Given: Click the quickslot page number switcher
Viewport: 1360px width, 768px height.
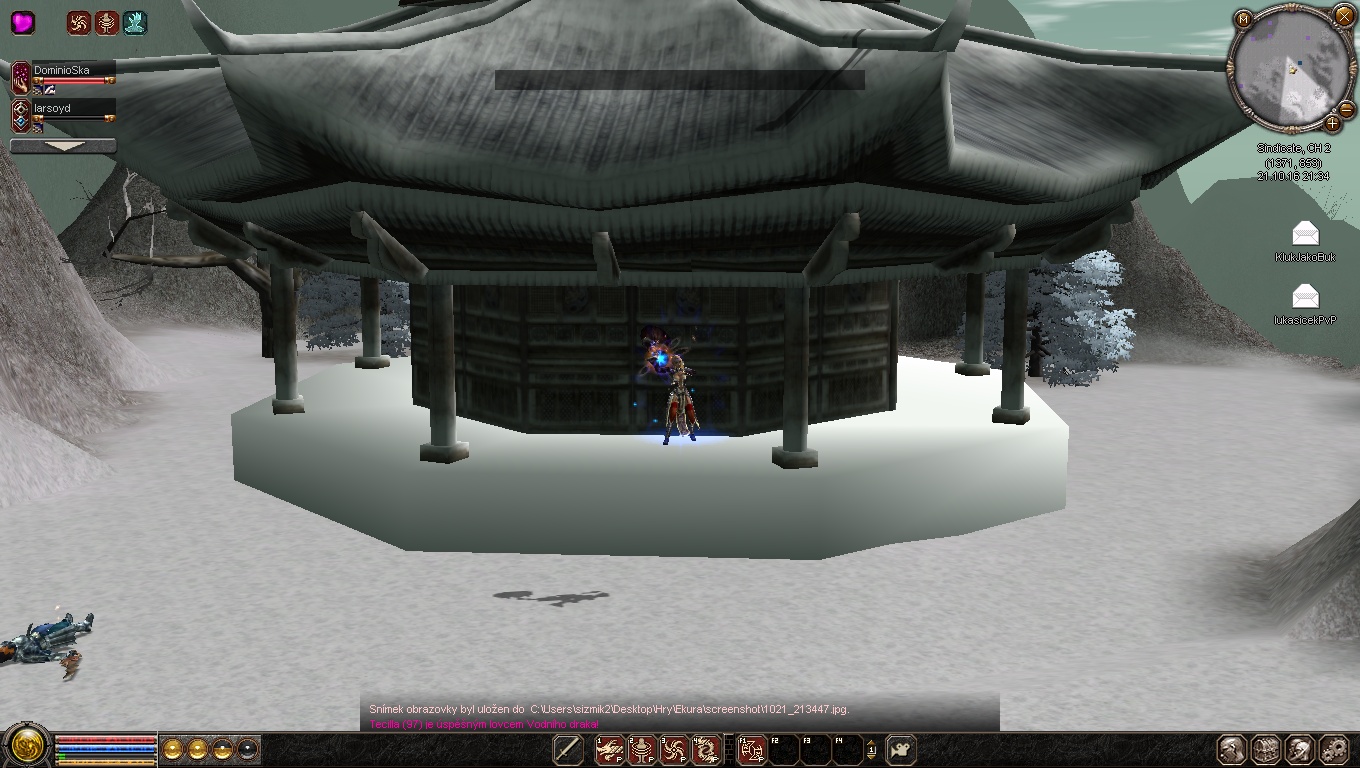Looking at the screenshot, I should (871, 749).
